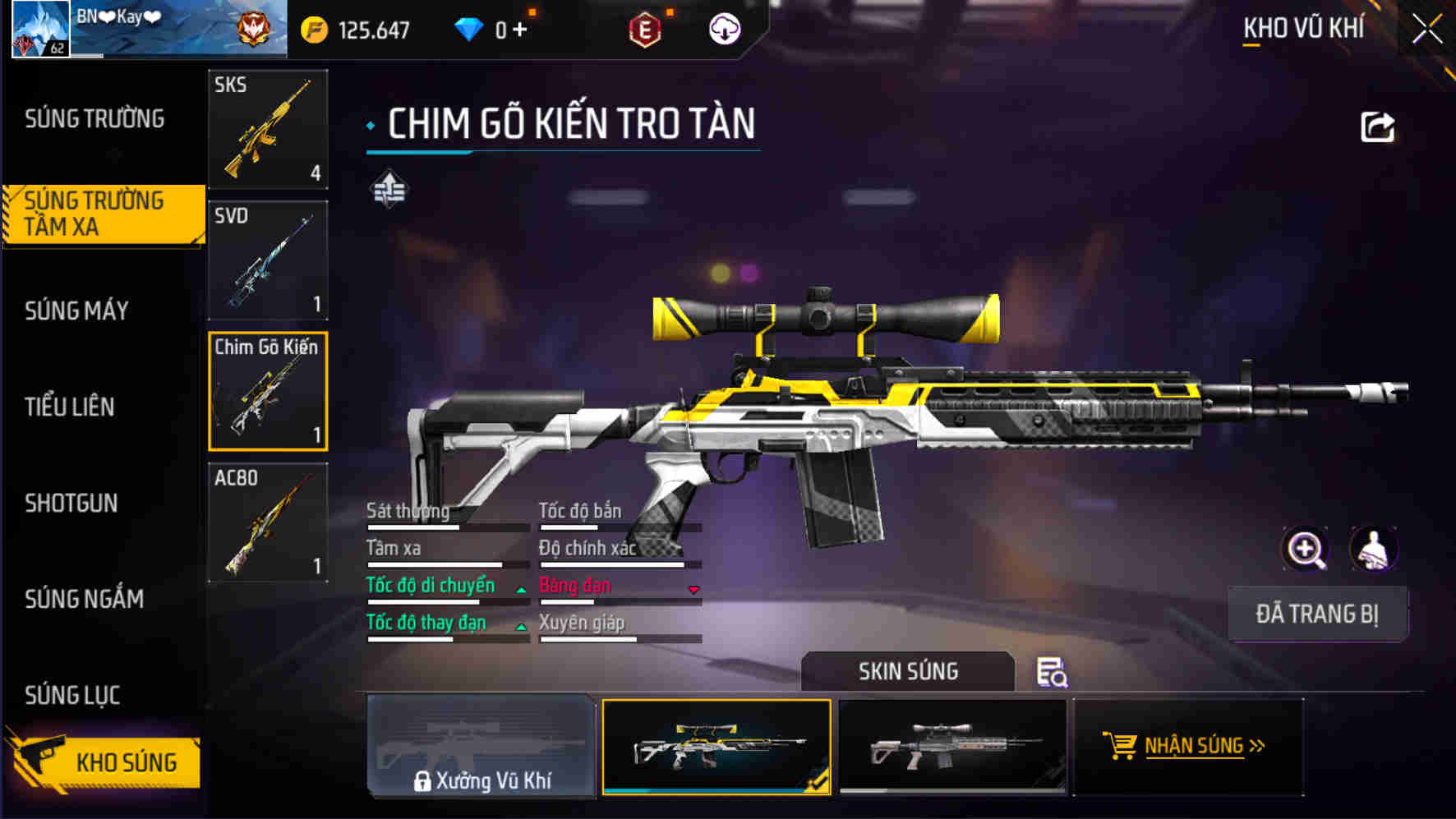The height and width of the screenshot is (819, 1456).
Task: Click the Đã Trang Bị button
Action: coord(1317,614)
